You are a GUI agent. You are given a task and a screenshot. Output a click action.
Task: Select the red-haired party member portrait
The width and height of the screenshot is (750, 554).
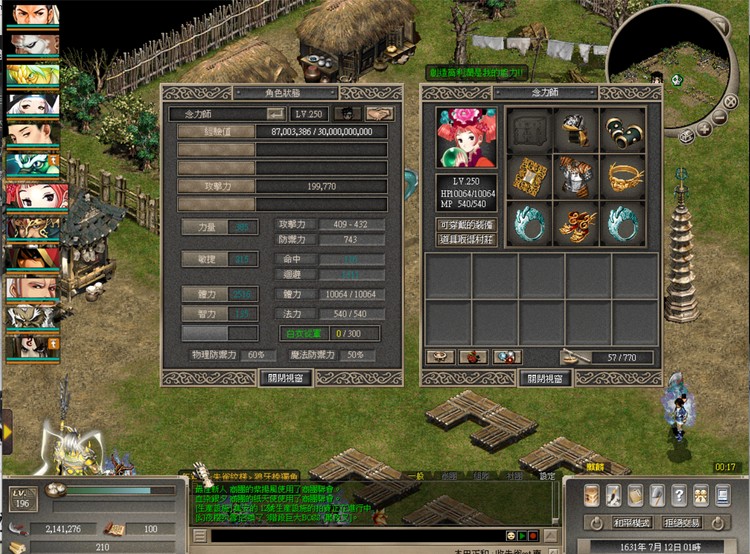point(32,195)
